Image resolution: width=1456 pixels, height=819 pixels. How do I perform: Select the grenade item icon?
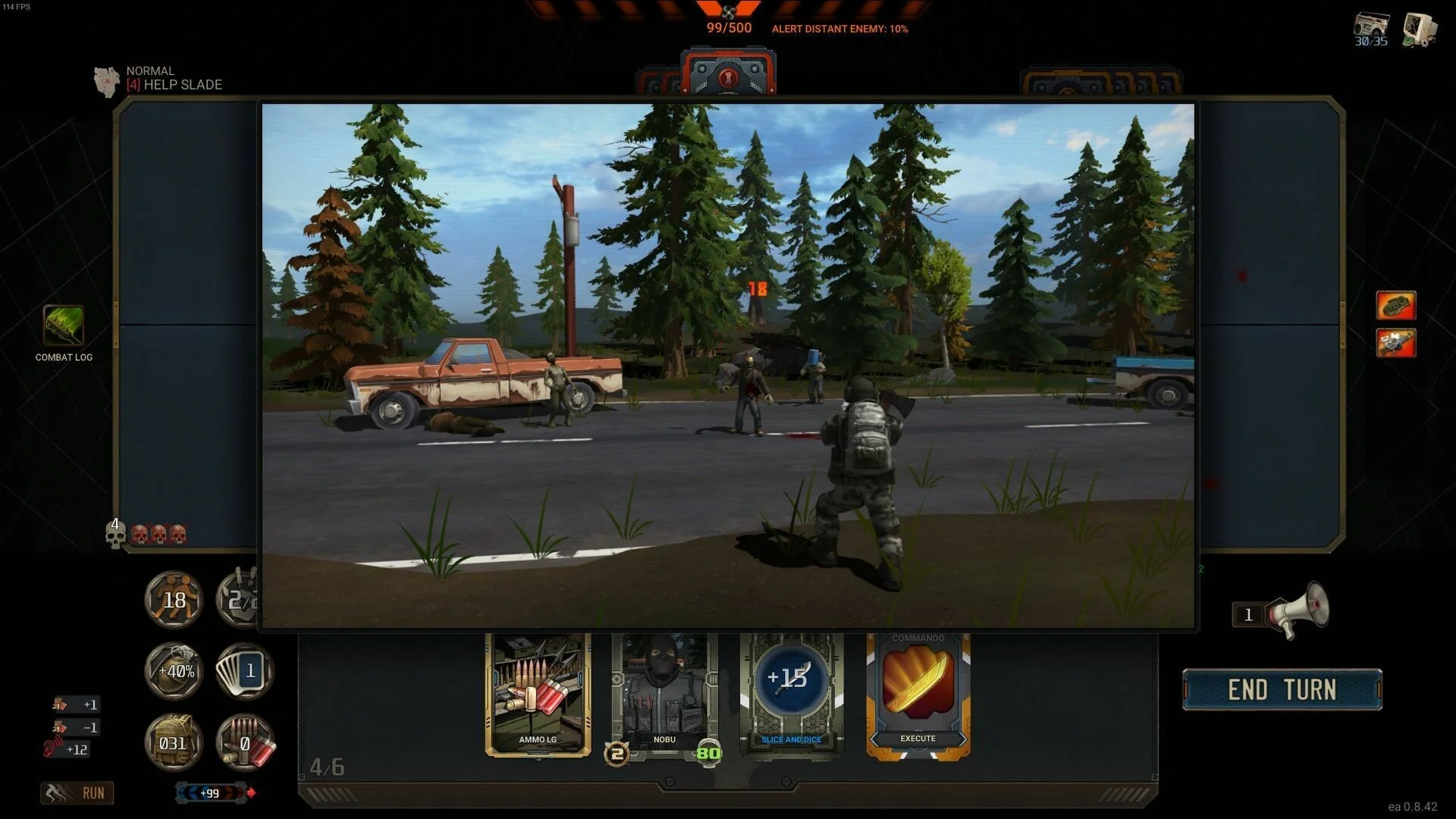pos(1395,306)
